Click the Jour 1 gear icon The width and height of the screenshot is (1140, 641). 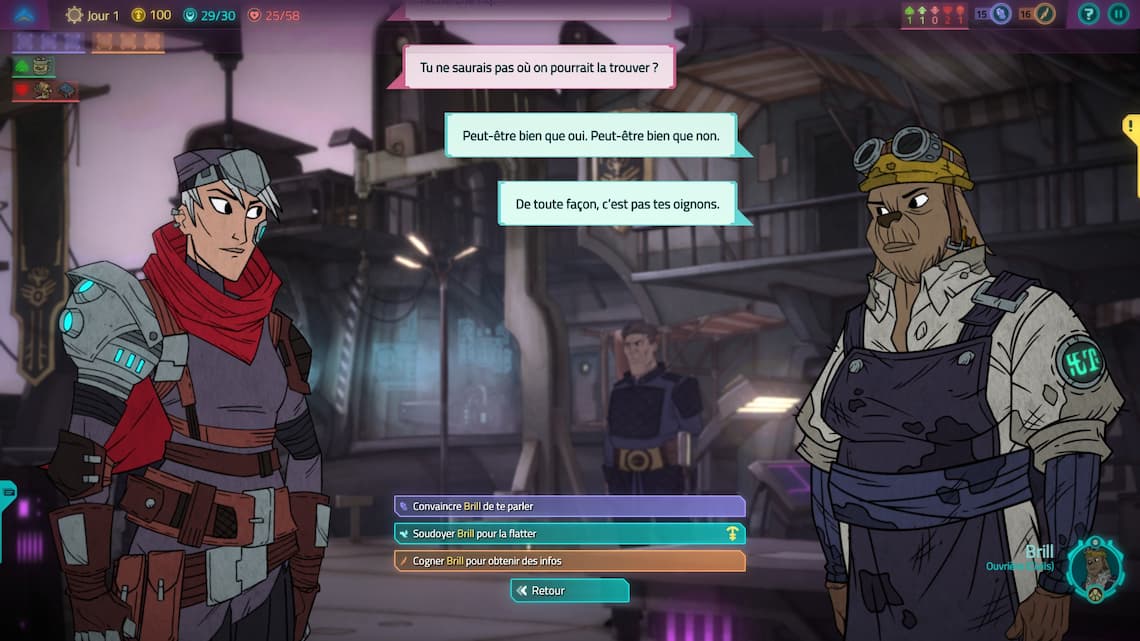pos(74,15)
